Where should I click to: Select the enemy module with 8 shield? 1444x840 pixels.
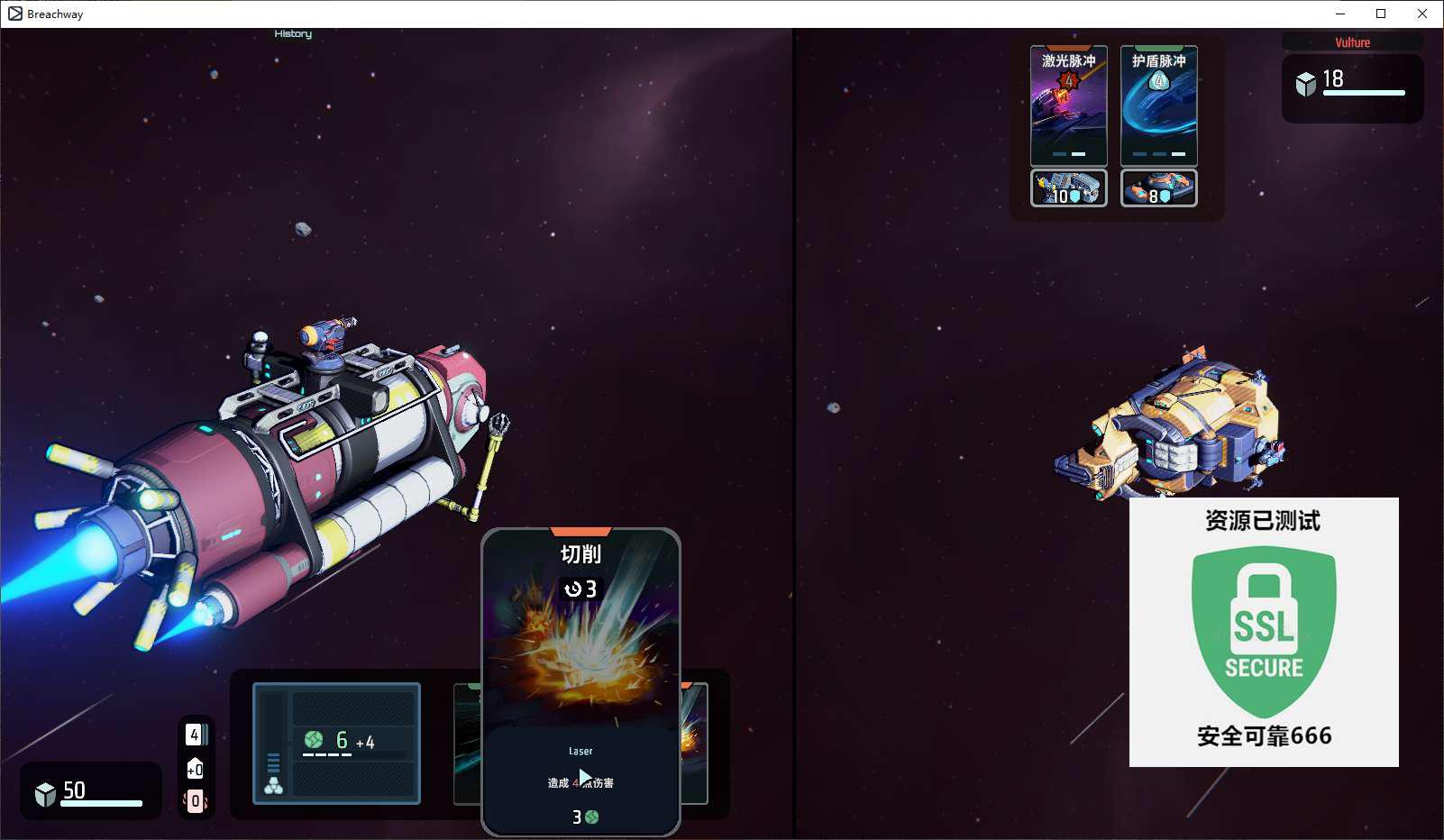pos(1158,188)
